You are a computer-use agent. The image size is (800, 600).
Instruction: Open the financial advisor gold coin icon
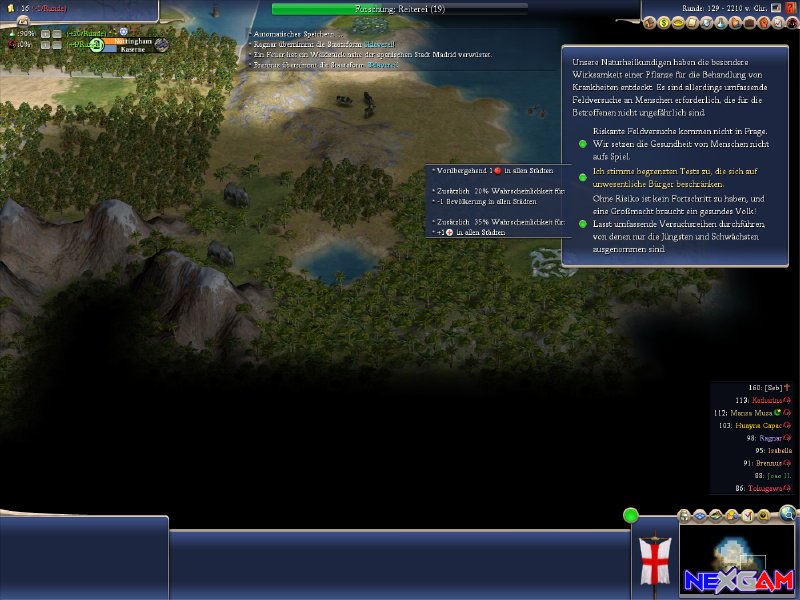664,22
